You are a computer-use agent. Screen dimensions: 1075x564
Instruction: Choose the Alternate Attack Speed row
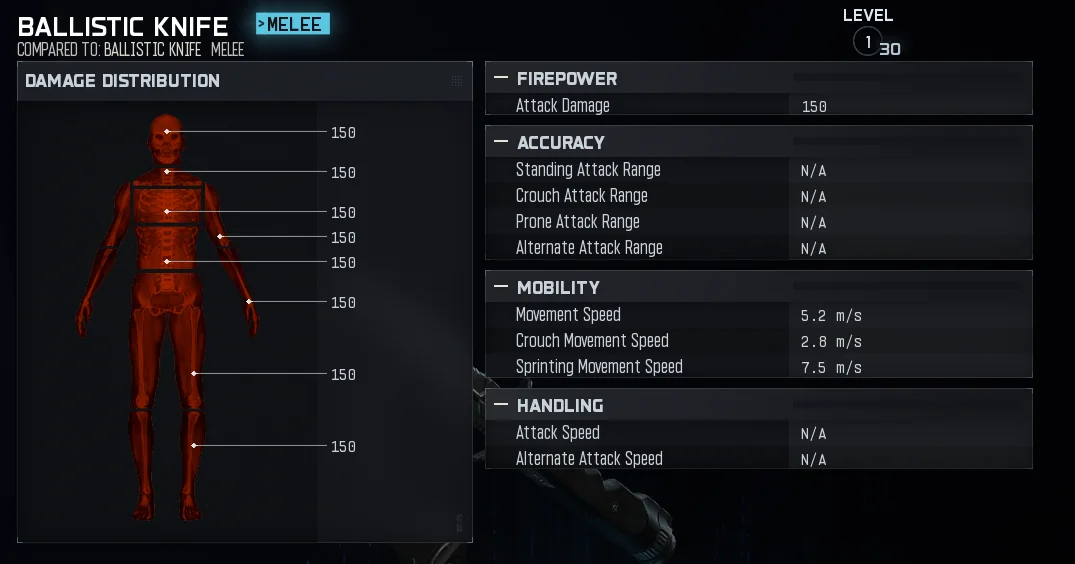click(x=758, y=459)
